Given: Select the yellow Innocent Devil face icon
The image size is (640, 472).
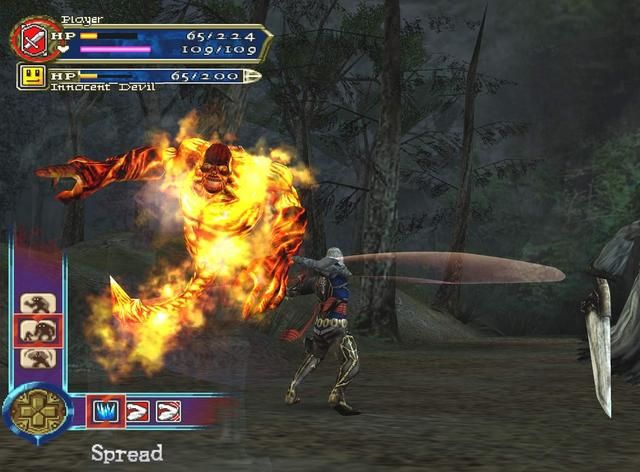Looking at the screenshot, I should pyautogui.click(x=33, y=77).
